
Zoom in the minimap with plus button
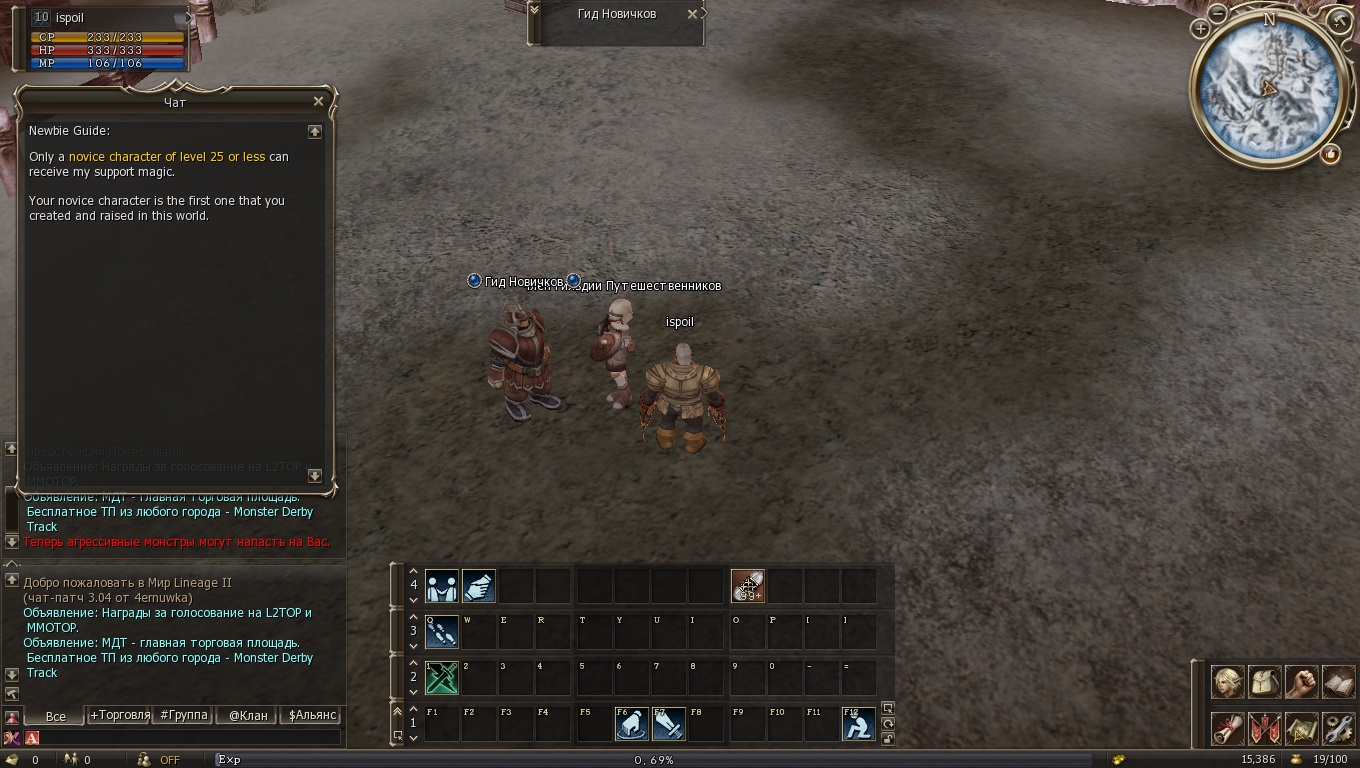(1200, 30)
